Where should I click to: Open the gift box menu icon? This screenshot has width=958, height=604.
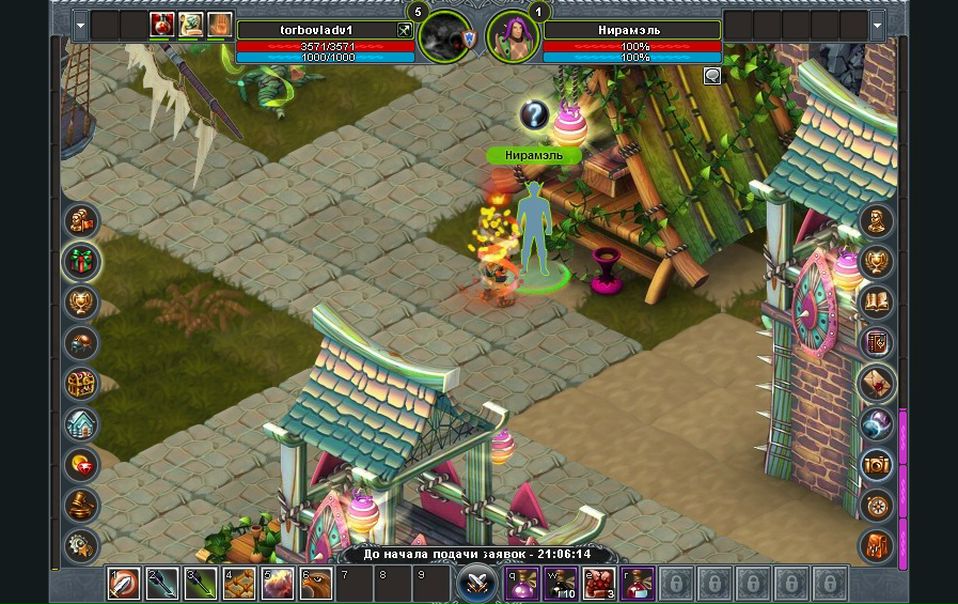[x=81, y=261]
